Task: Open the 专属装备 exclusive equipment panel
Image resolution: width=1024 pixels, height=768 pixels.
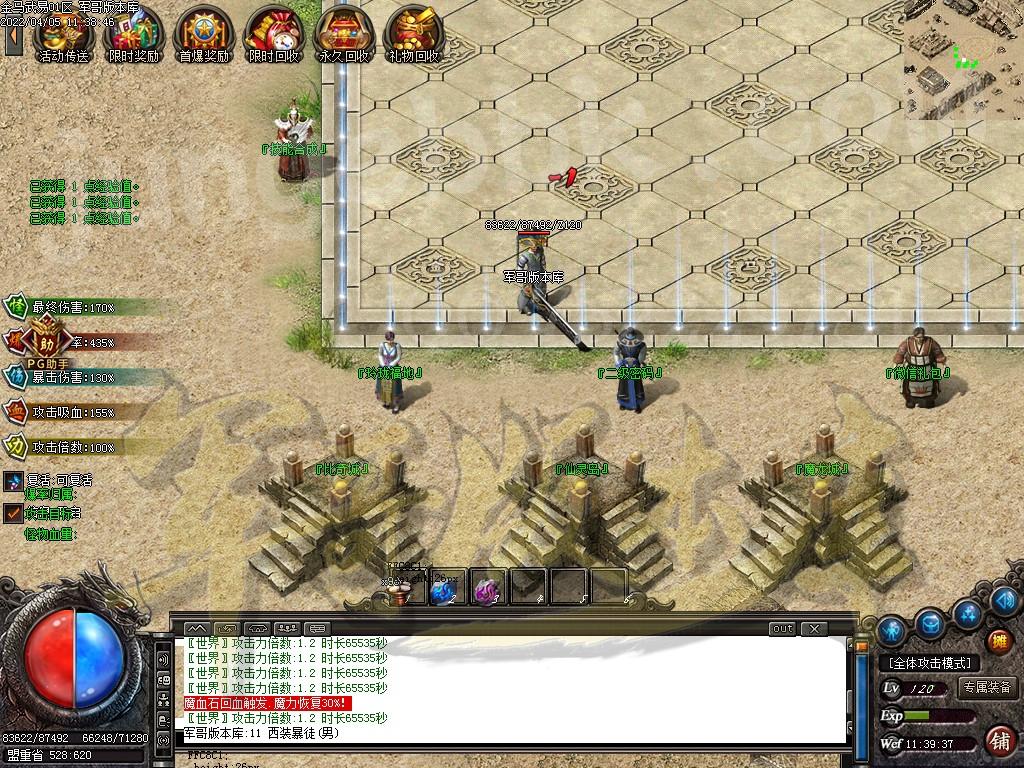Action: (987, 688)
